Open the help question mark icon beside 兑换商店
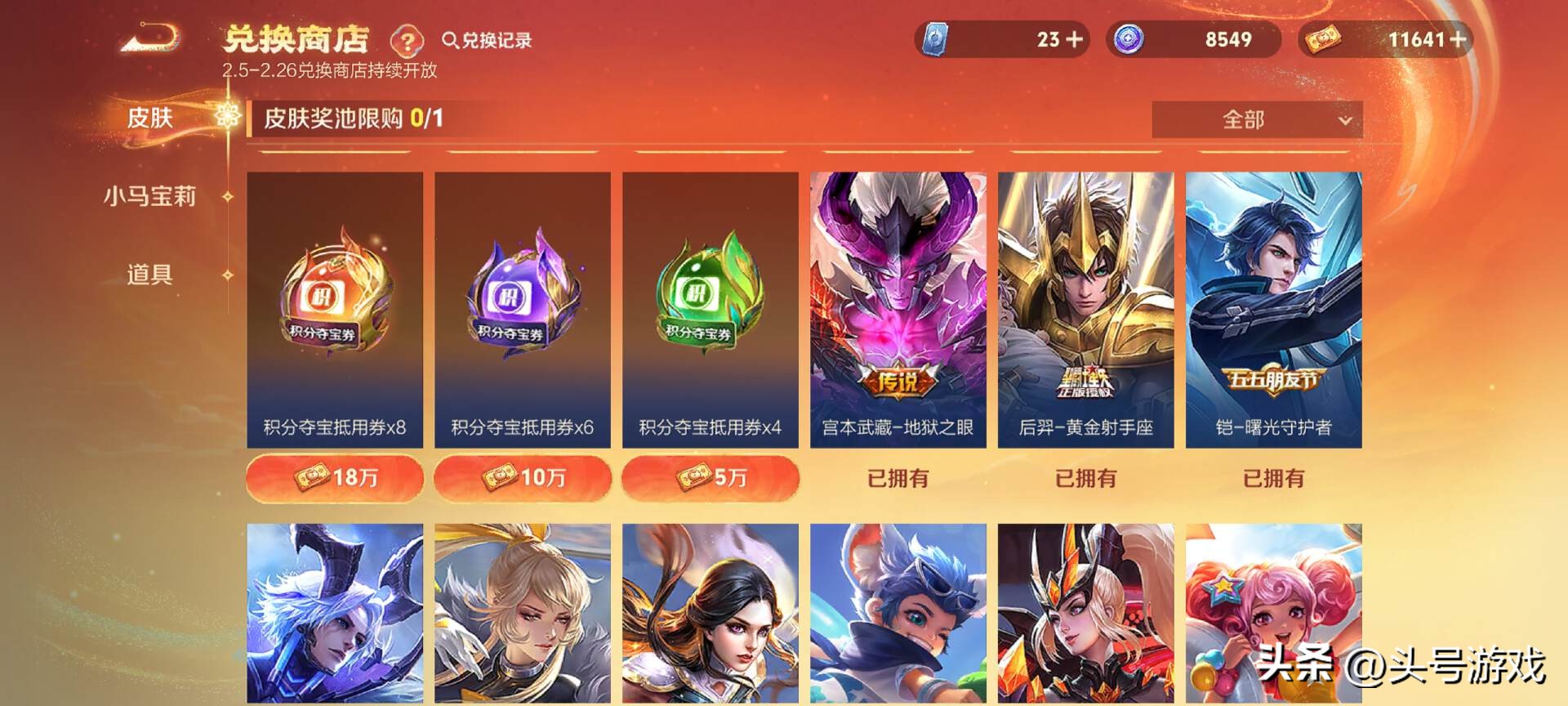1568x706 pixels. 409,40
